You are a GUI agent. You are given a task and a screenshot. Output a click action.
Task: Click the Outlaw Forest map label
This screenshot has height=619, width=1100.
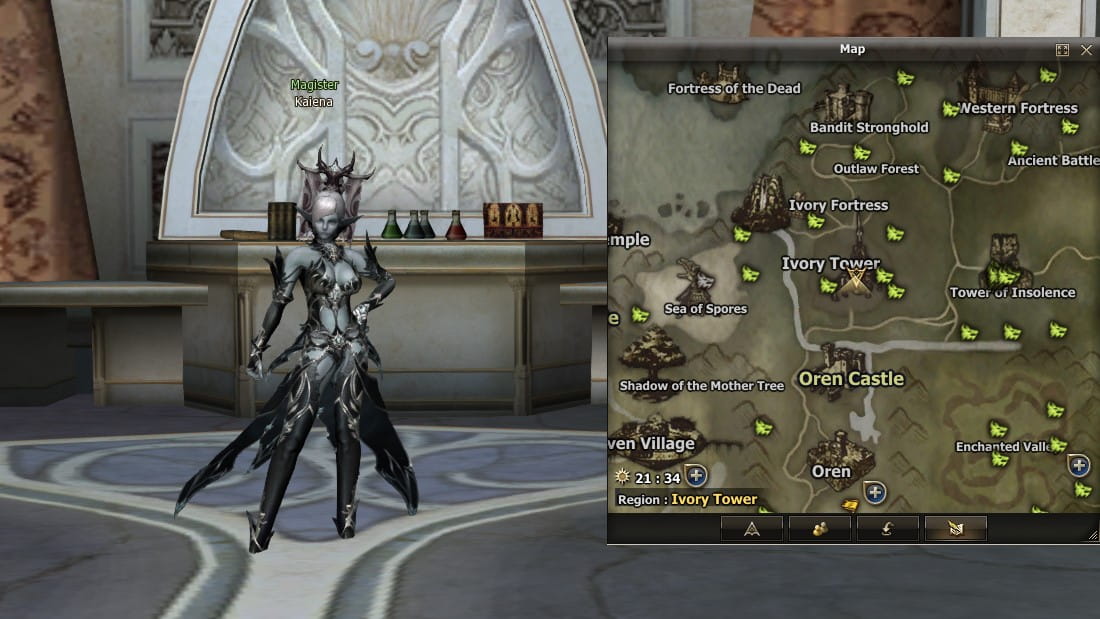(x=876, y=169)
